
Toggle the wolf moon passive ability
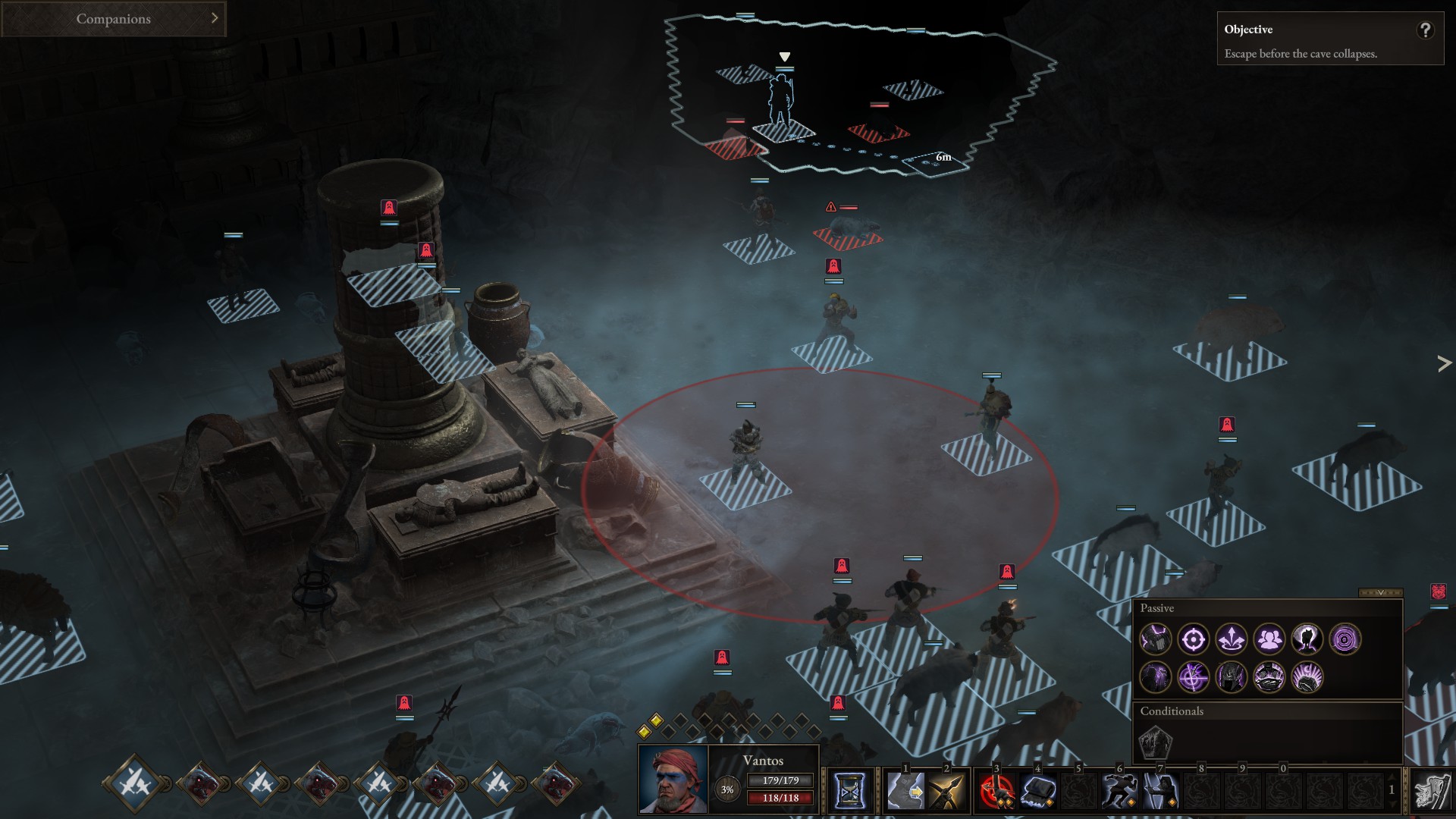coord(1307,640)
